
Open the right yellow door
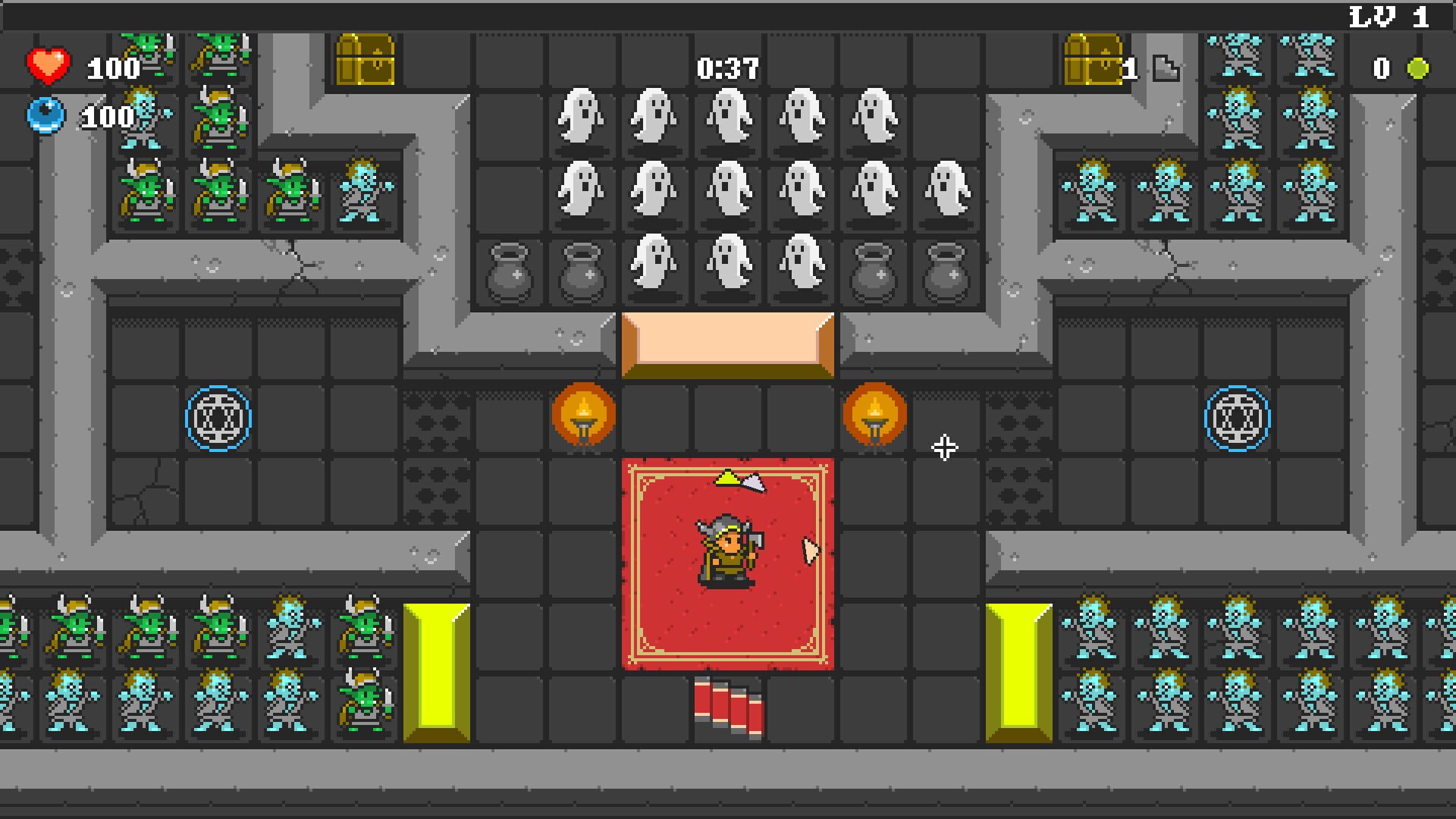[x=1020, y=671]
